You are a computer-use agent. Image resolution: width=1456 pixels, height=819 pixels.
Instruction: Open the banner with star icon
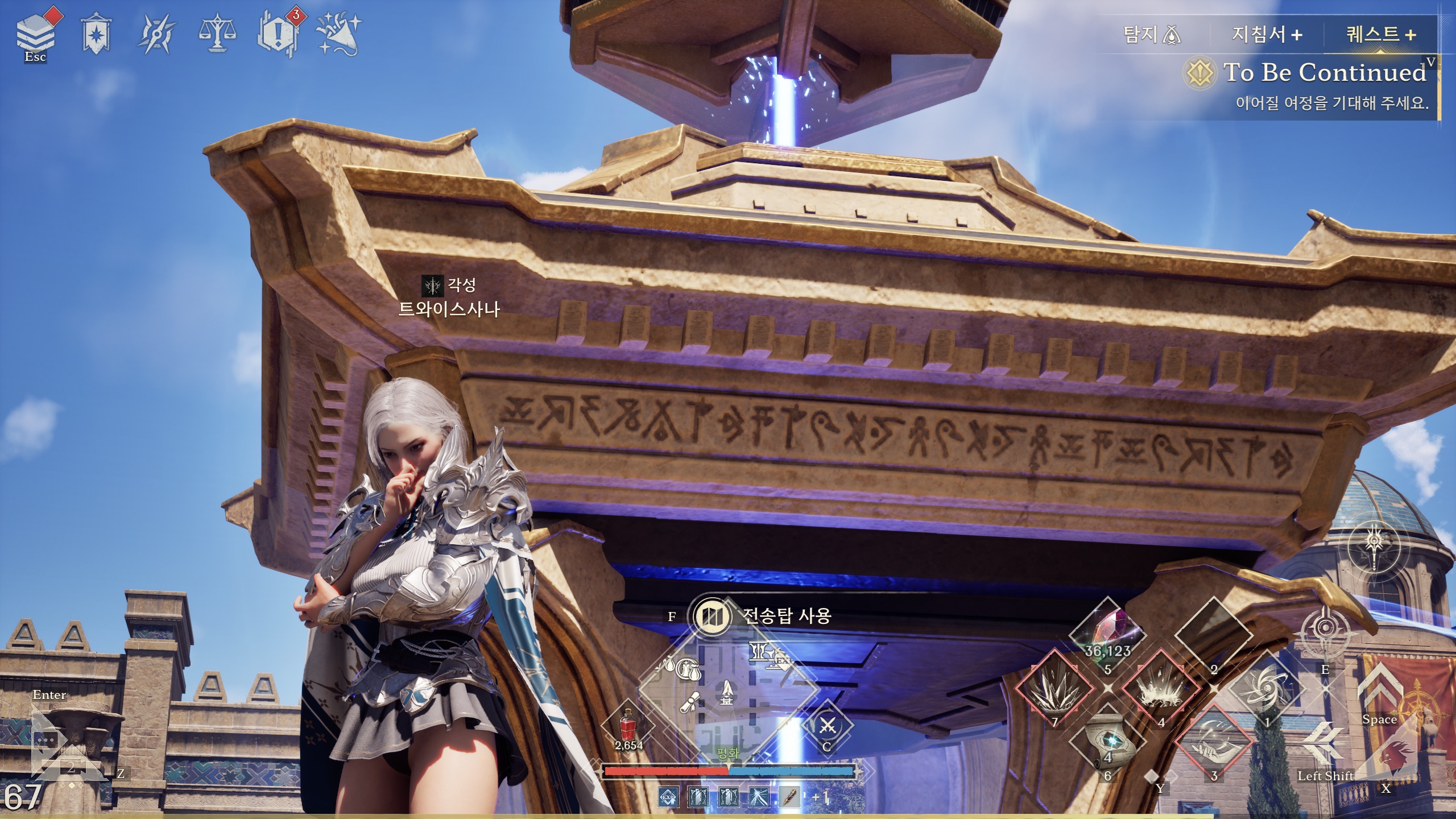96,35
